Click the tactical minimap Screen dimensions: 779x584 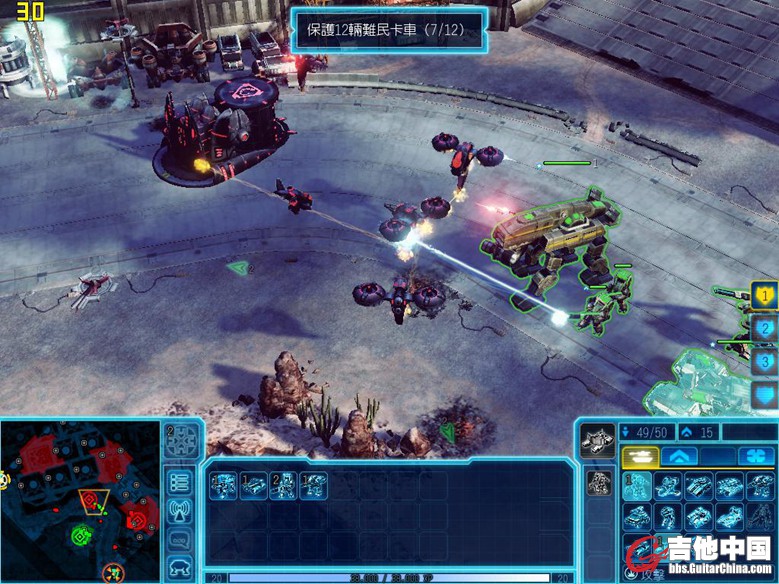click(x=80, y=500)
